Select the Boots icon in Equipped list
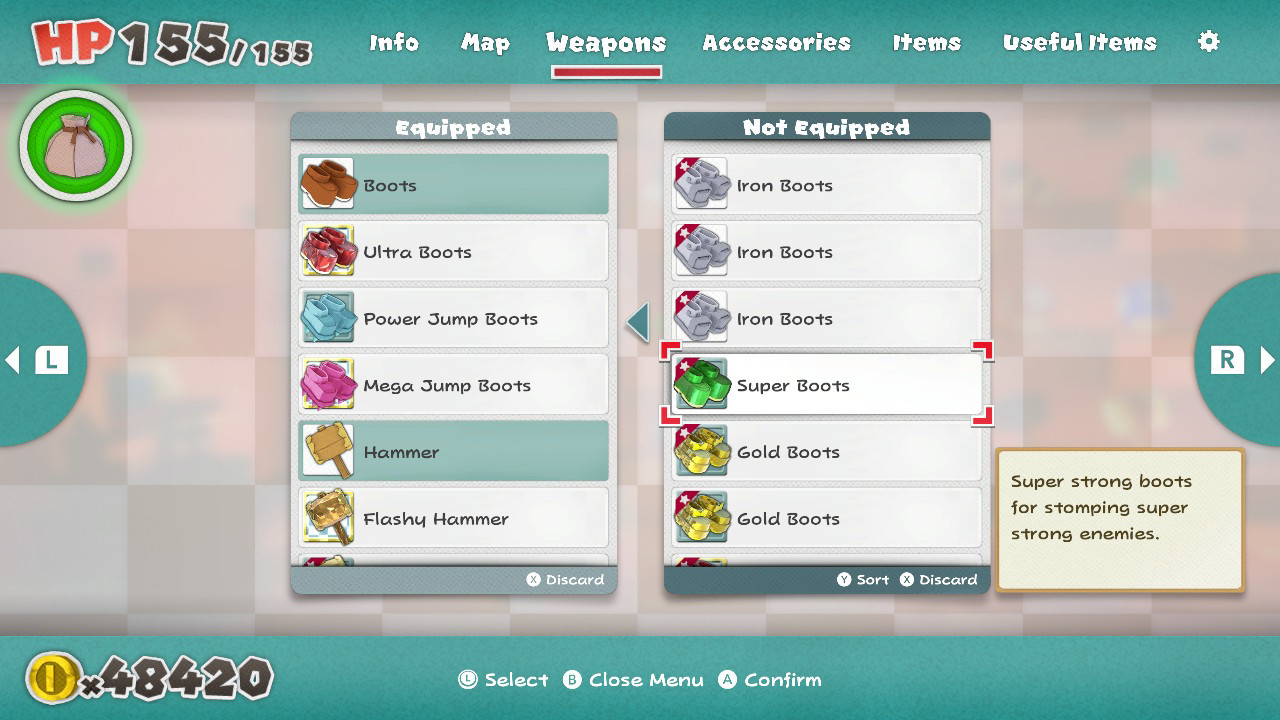 tap(328, 184)
